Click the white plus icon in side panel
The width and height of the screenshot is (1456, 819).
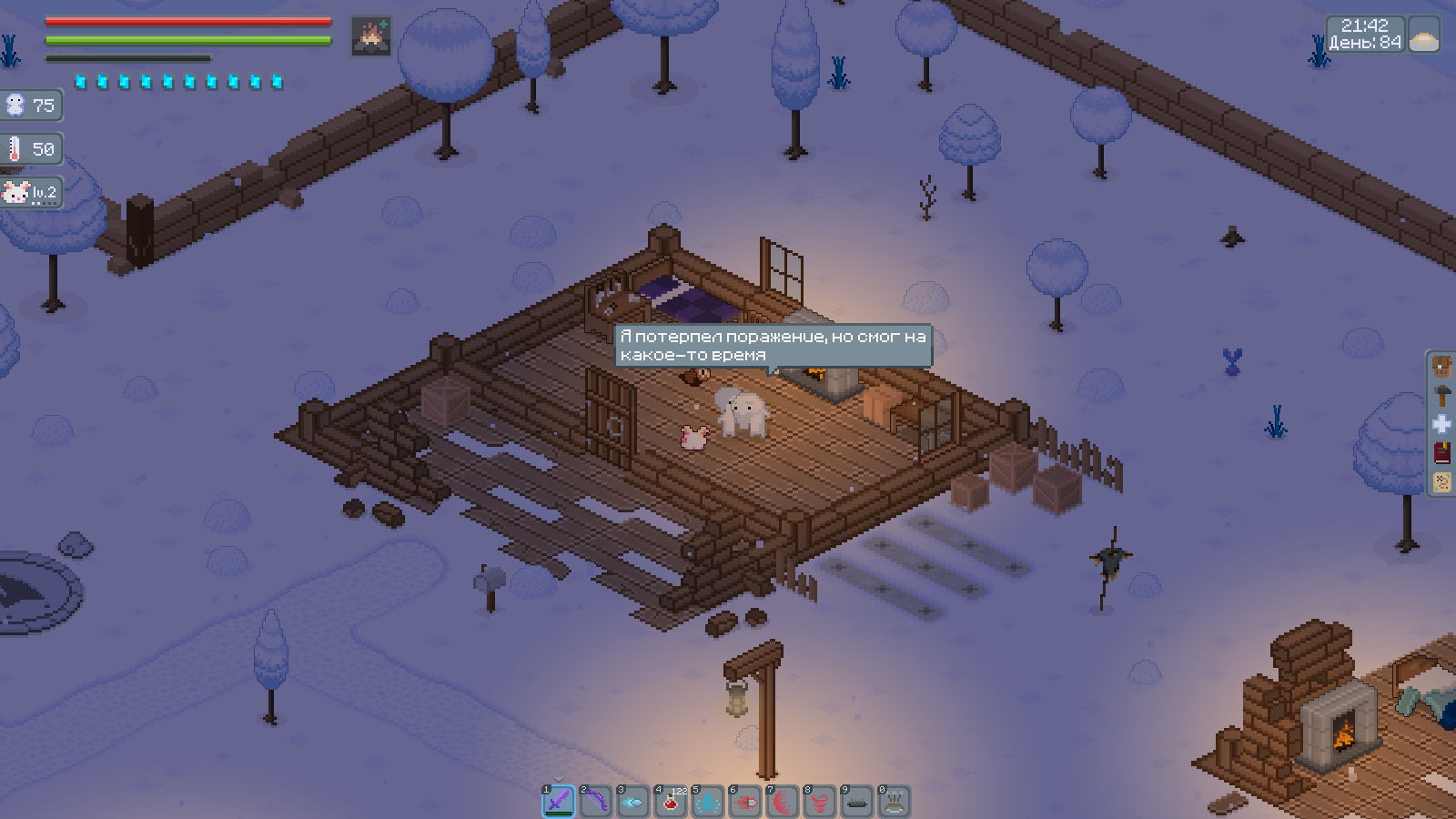tap(1442, 424)
